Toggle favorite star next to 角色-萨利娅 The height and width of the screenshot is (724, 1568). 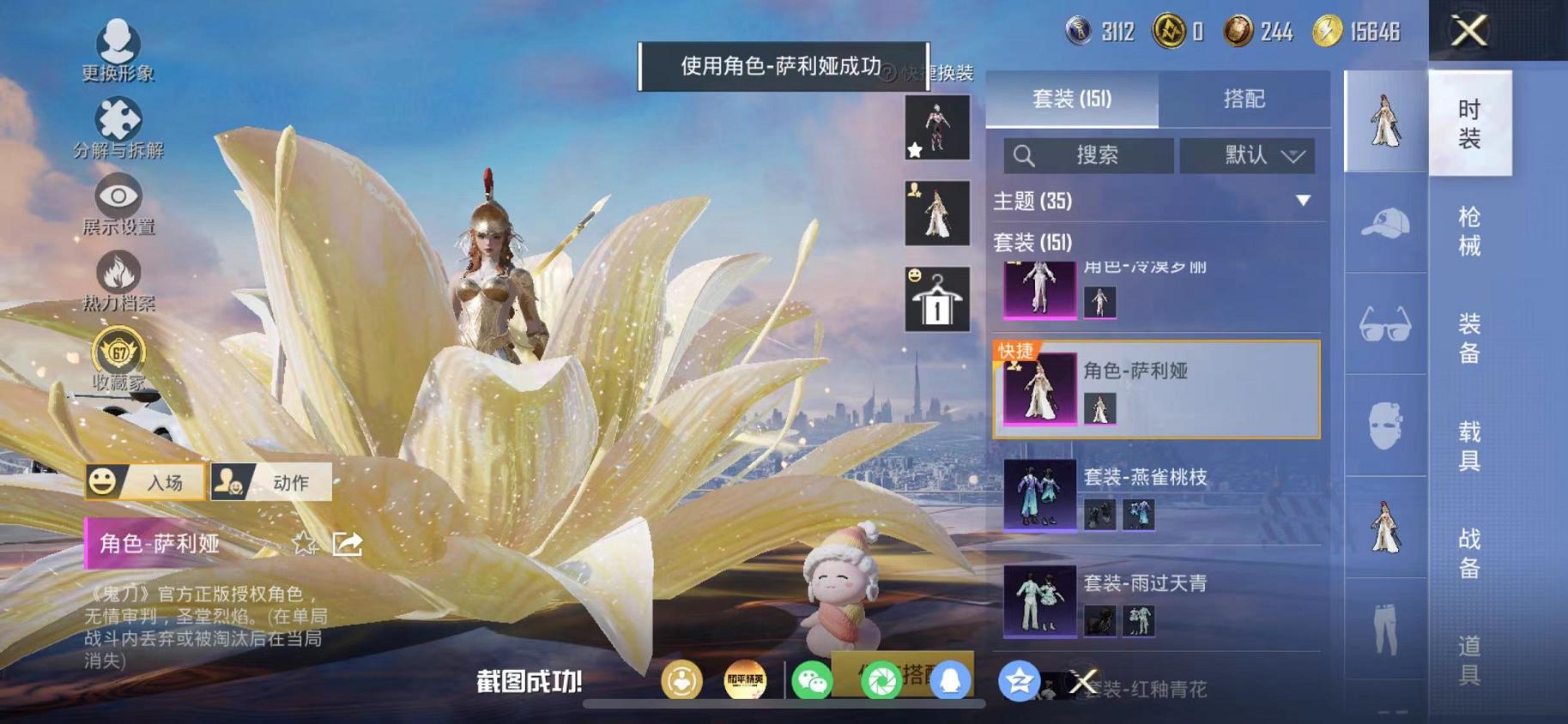click(x=303, y=544)
